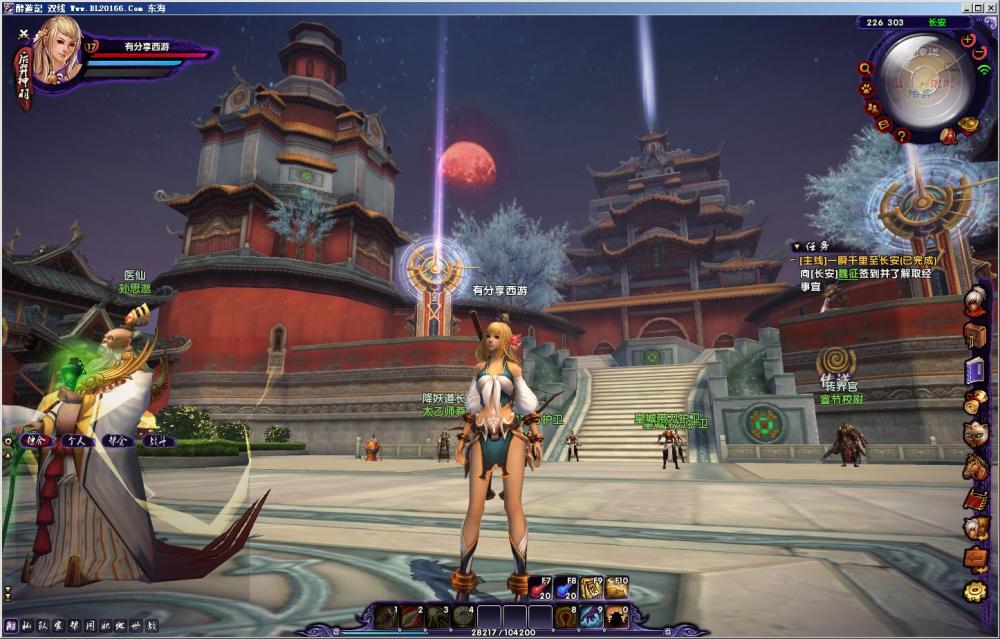Viewport: 1000px width, 639px height.
Task: Activate the horseshoe skill in slot 8
Action: click(x=566, y=617)
